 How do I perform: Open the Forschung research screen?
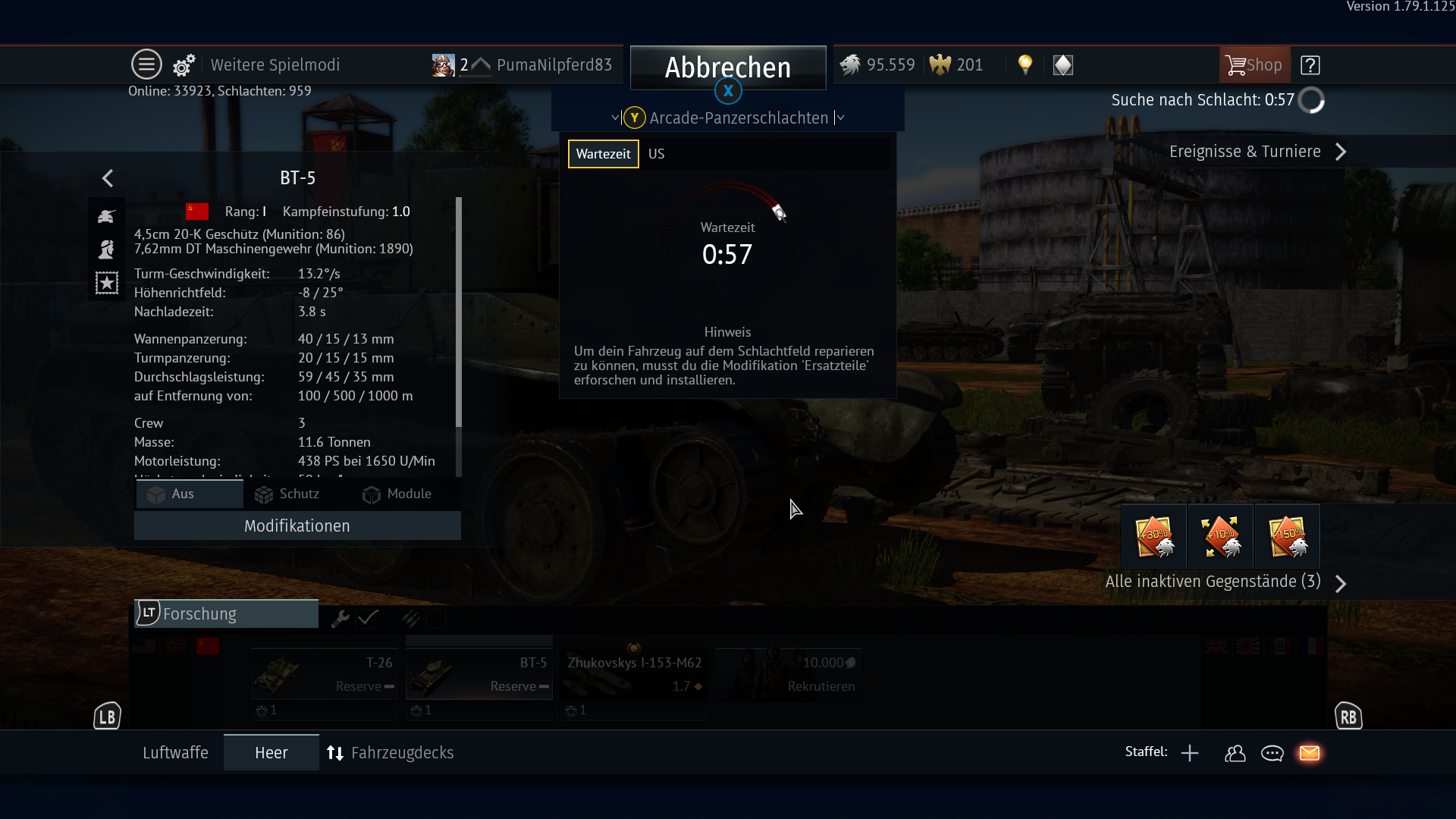coord(226,613)
